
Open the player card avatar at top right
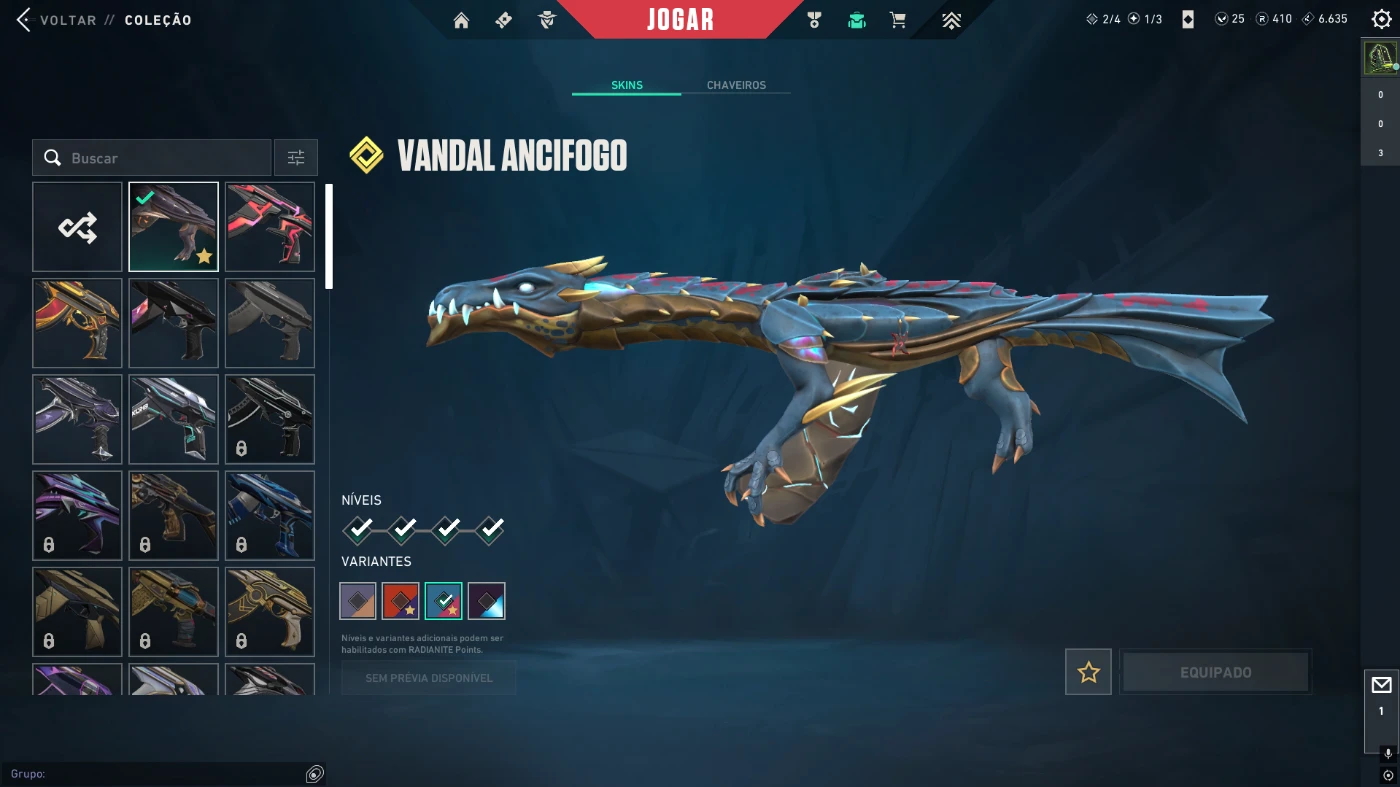coord(1381,59)
